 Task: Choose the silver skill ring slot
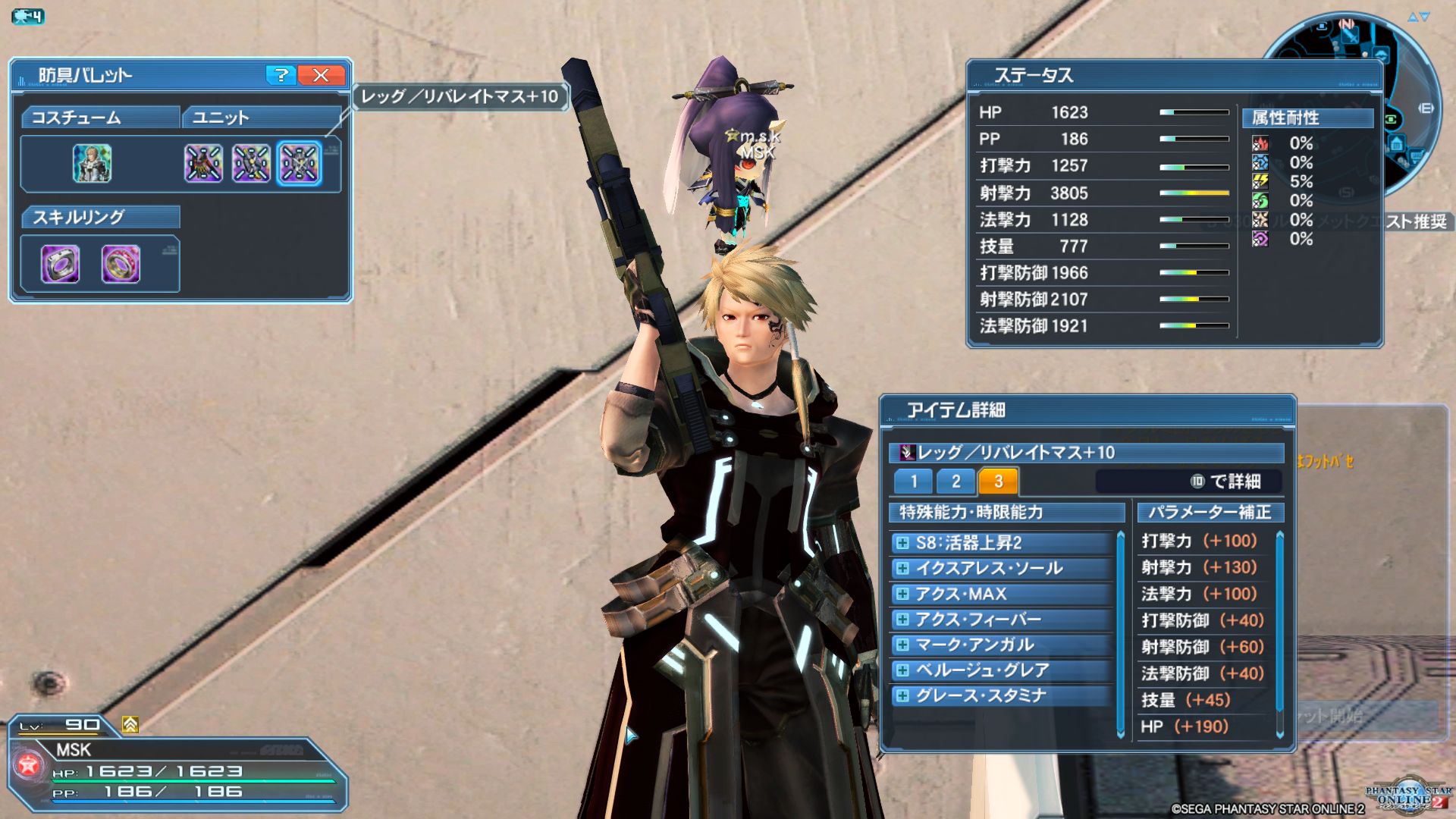60,264
